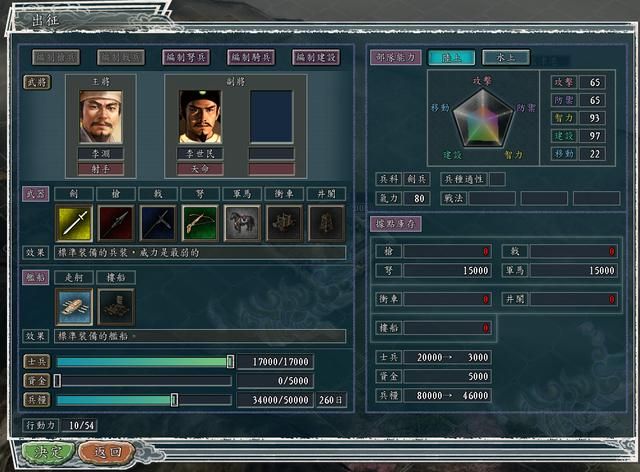Switch unit stats to the 水上 tab
The width and height of the screenshot is (640, 472).
click(x=505, y=58)
